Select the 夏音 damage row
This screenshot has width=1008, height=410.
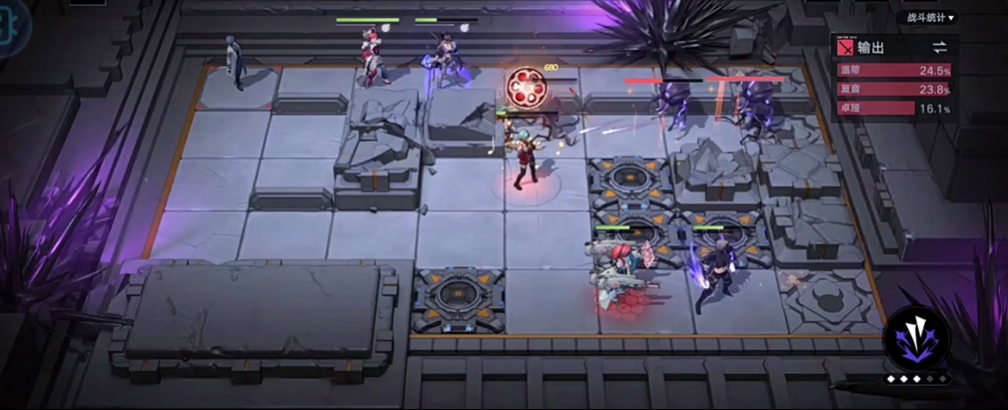click(x=895, y=89)
